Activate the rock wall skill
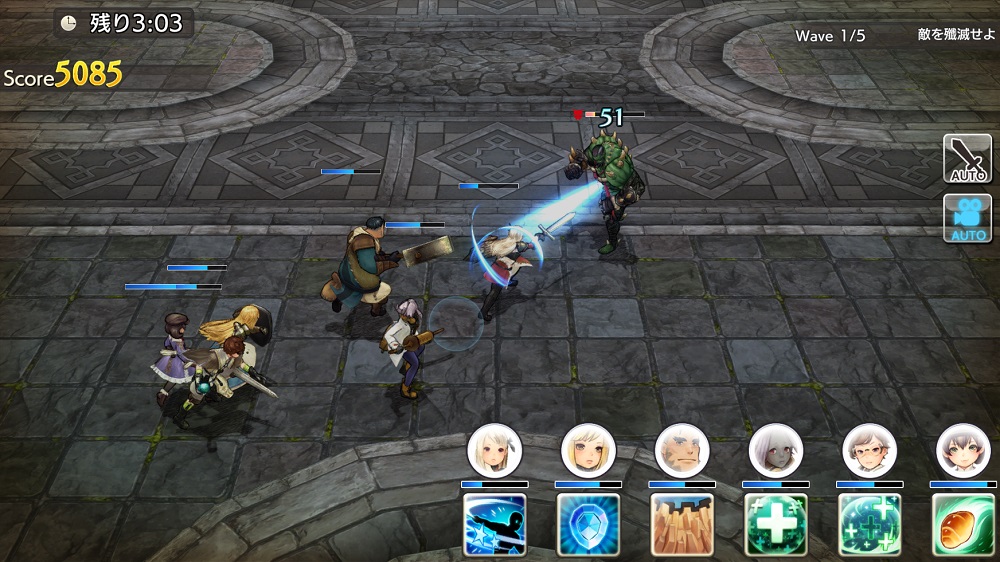The image size is (1000, 562). click(x=682, y=524)
